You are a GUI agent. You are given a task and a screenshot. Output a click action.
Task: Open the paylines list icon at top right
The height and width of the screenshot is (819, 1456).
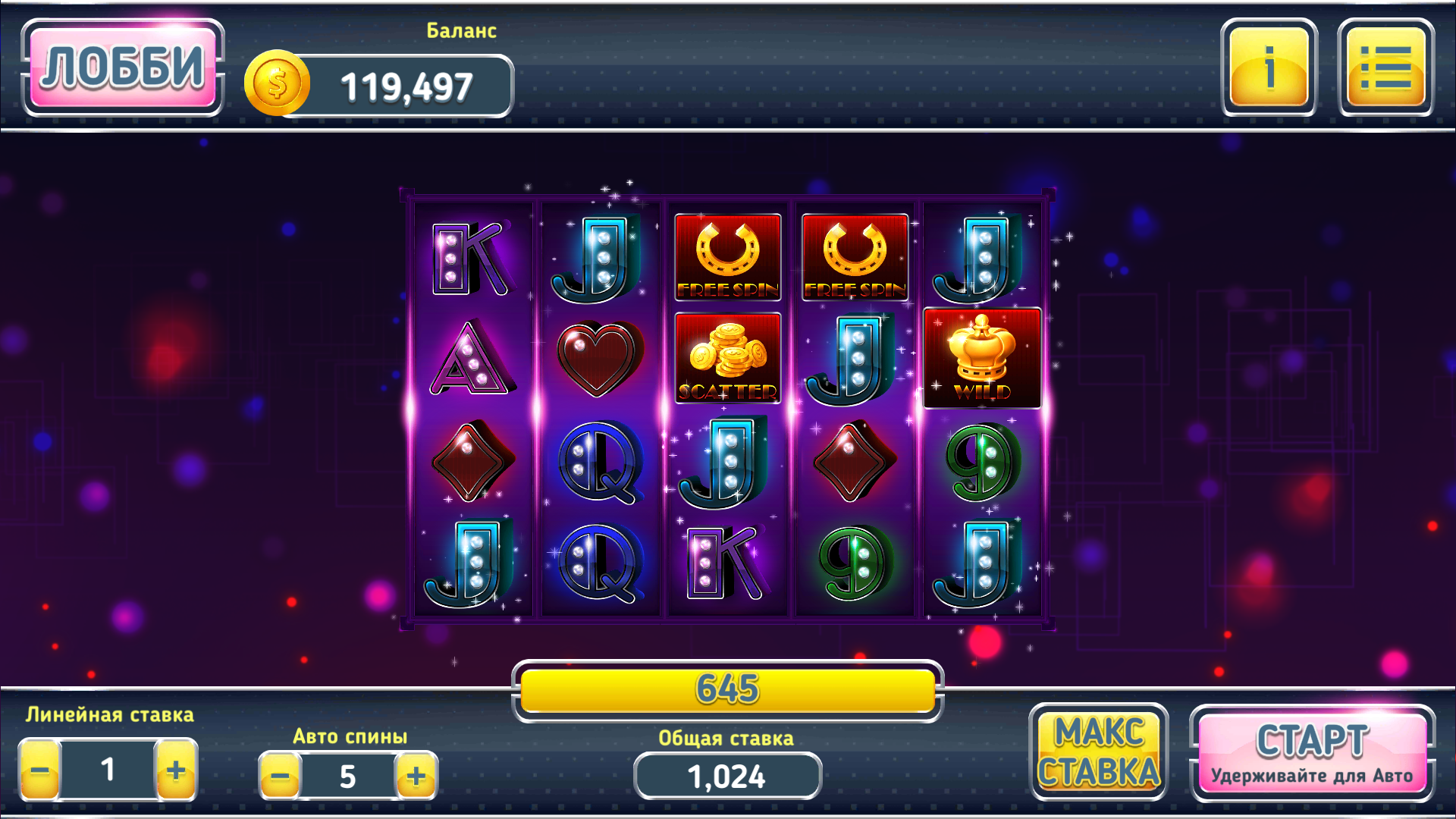click(x=1385, y=72)
